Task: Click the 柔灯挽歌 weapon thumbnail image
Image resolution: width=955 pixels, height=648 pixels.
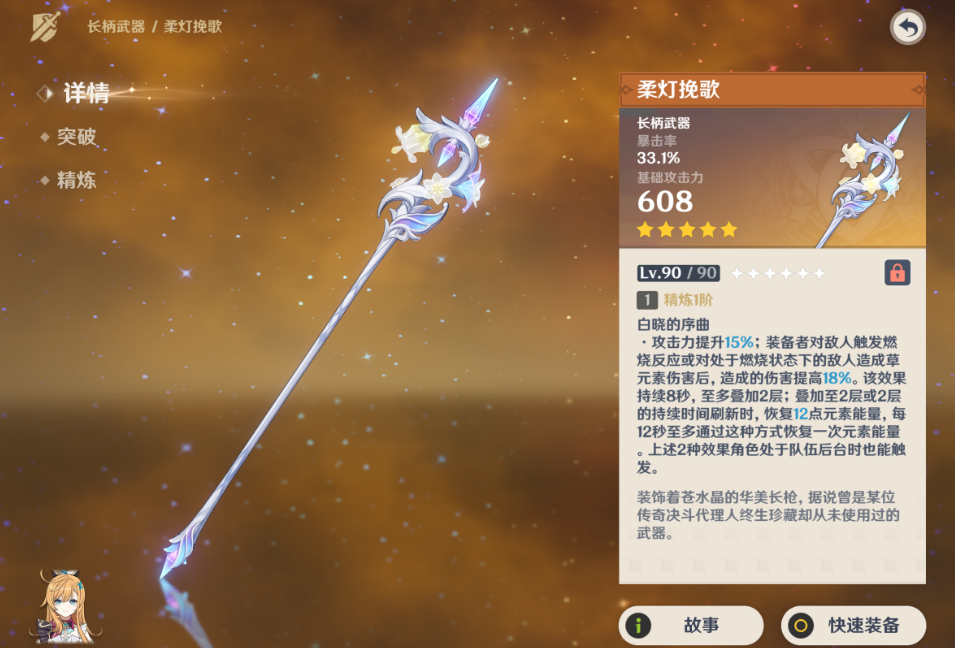Action: [x=862, y=180]
